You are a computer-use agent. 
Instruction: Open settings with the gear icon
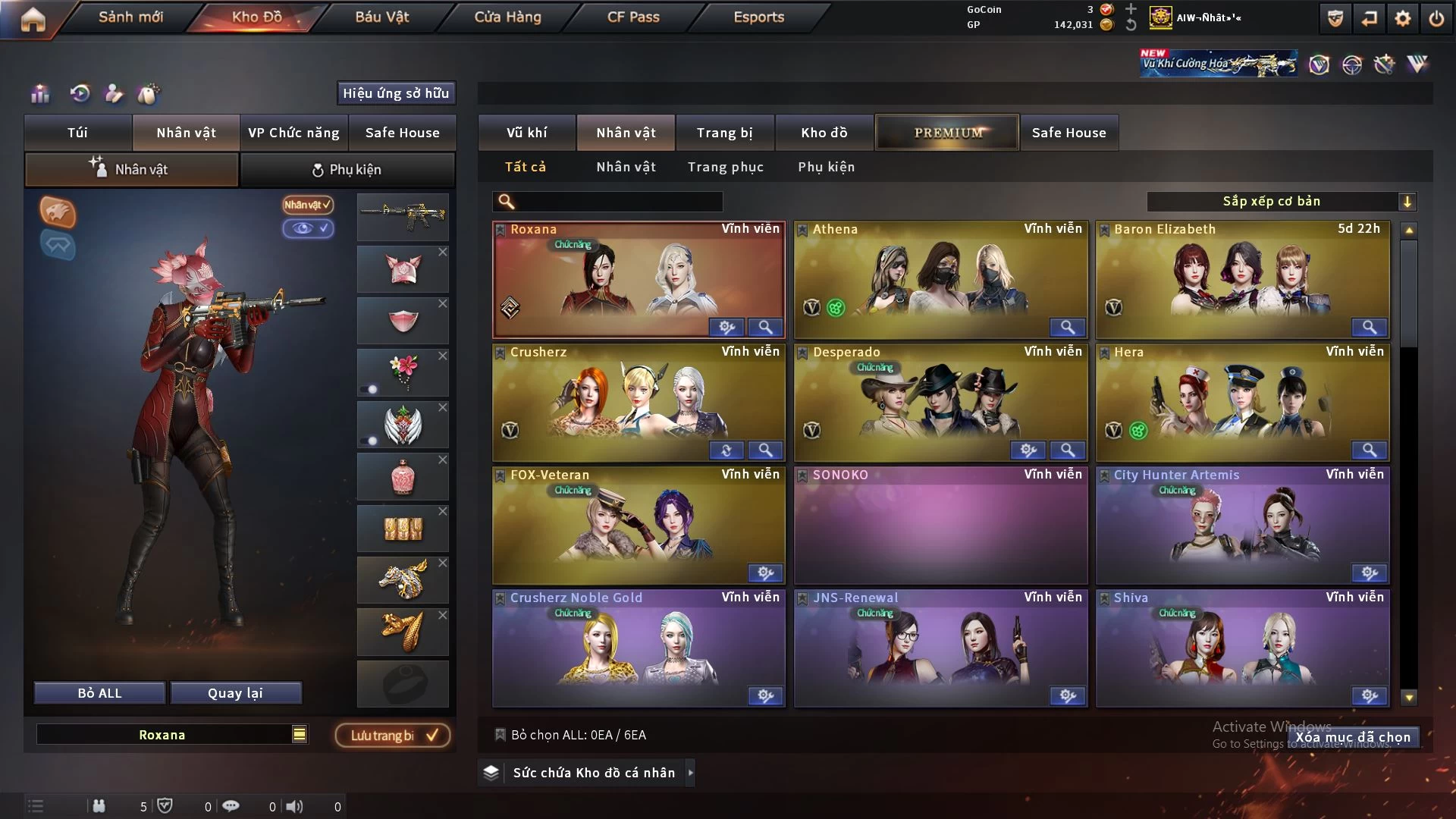tap(1402, 18)
